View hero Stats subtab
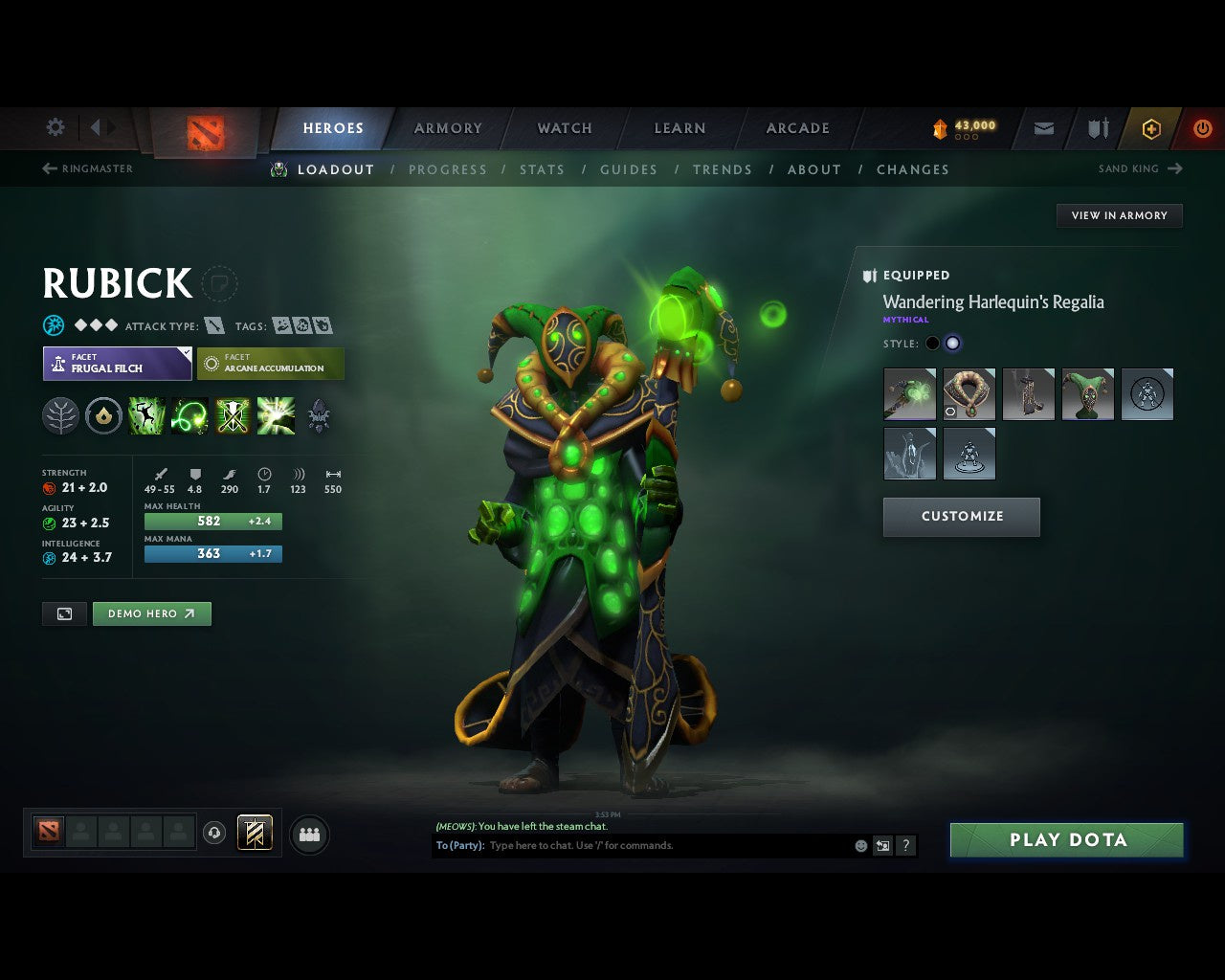 [542, 169]
